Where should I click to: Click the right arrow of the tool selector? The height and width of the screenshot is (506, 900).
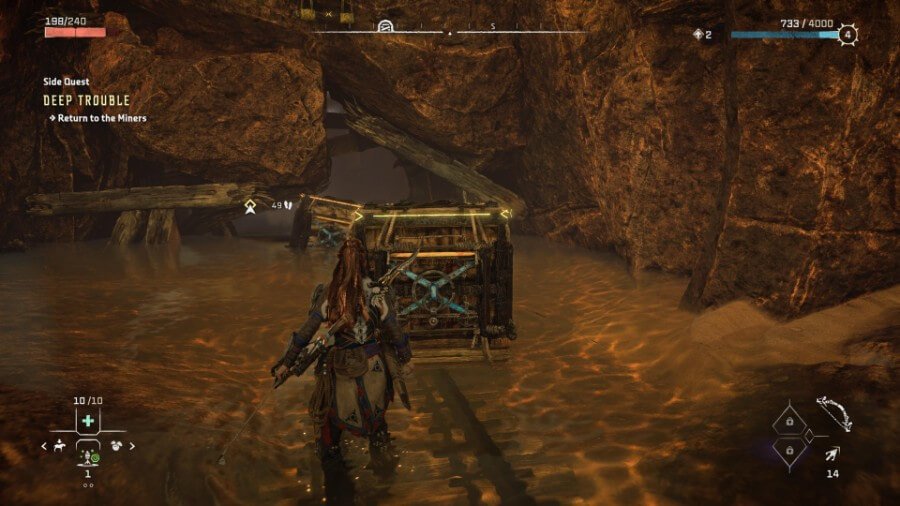tap(132, 446)
